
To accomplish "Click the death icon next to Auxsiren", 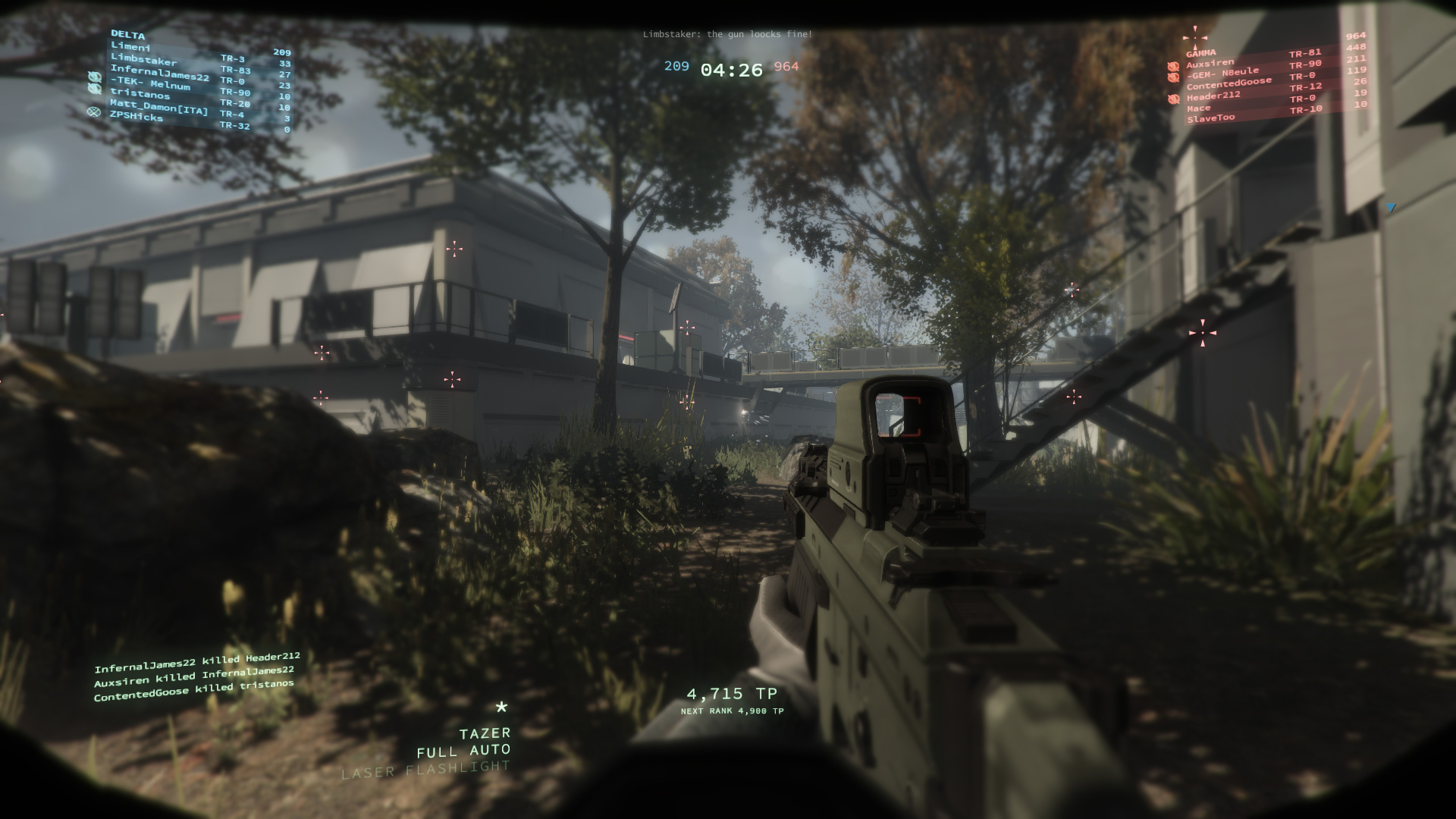I will point(1173,66).
